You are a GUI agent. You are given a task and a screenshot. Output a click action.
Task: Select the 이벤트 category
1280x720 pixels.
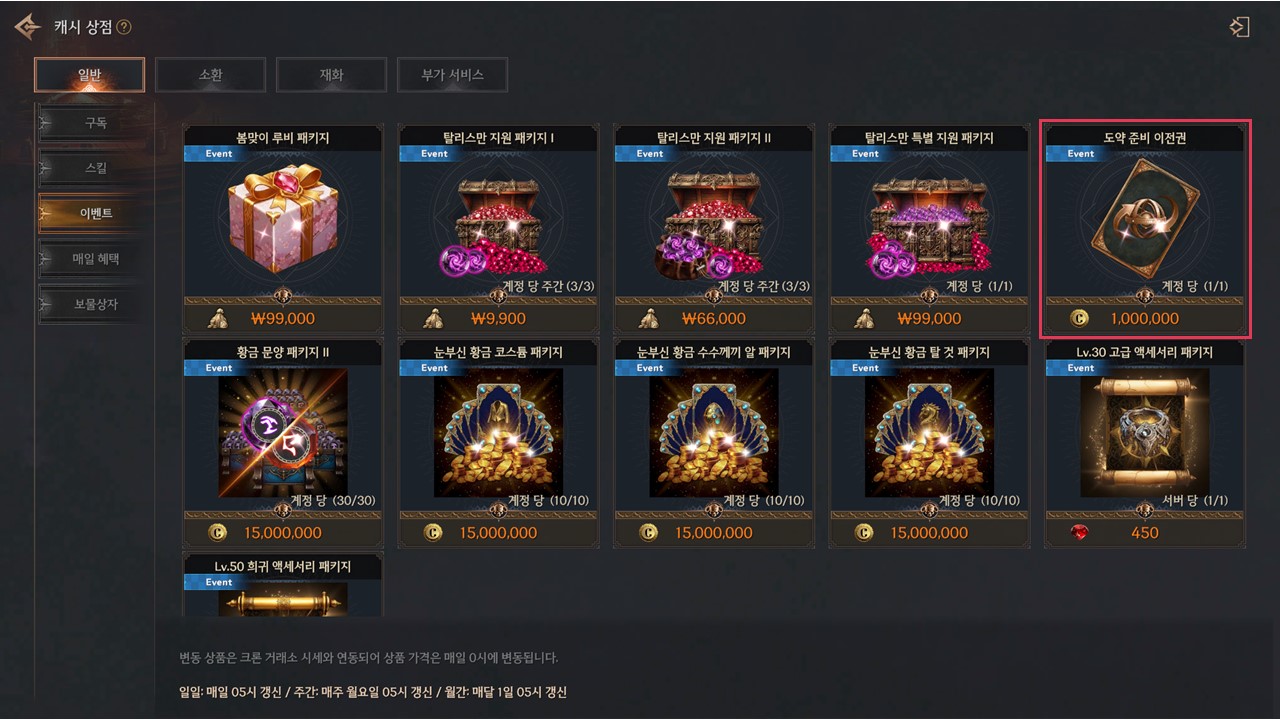click(96, 214)
